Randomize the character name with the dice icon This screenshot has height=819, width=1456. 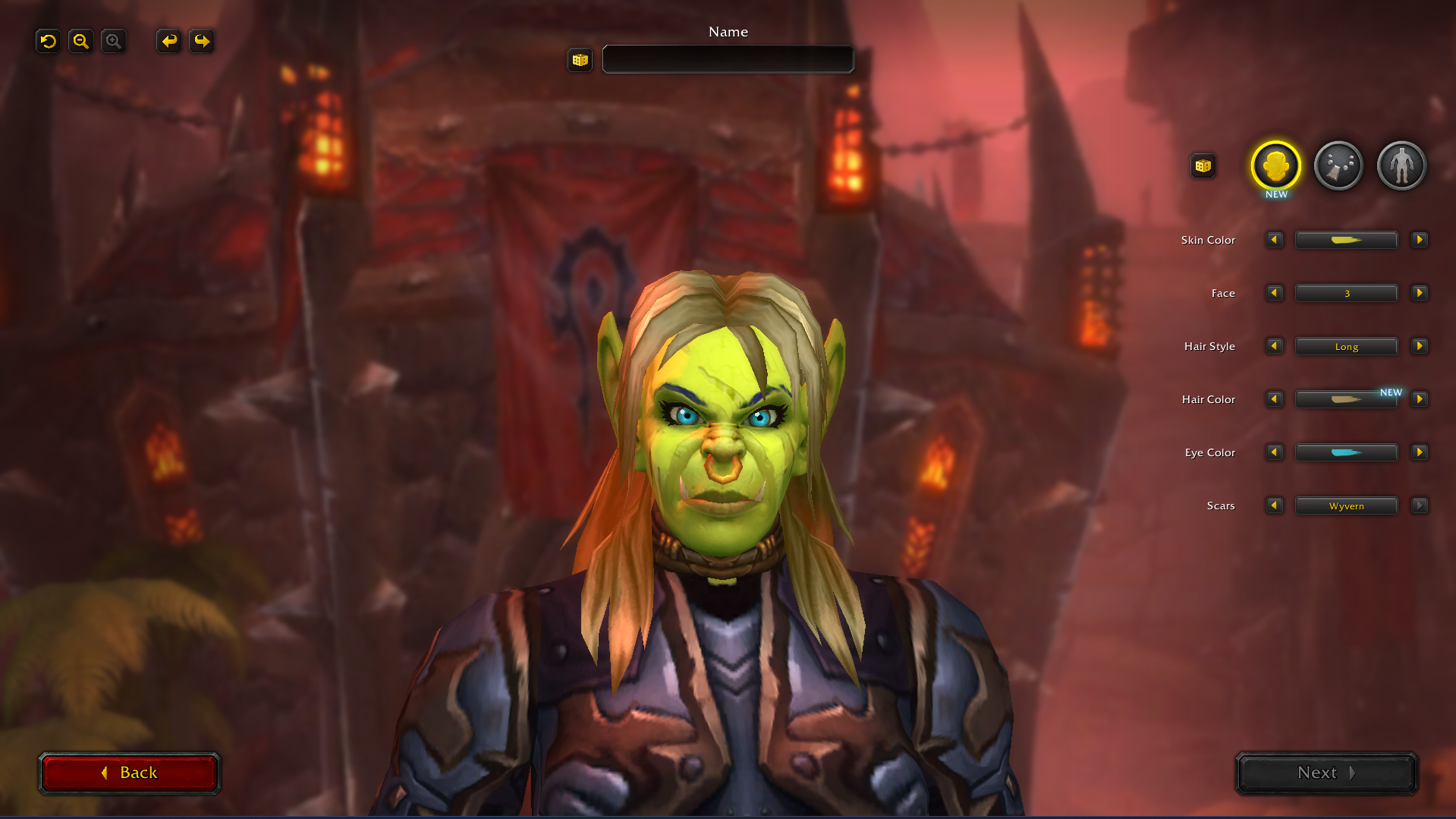coord(579,60)
